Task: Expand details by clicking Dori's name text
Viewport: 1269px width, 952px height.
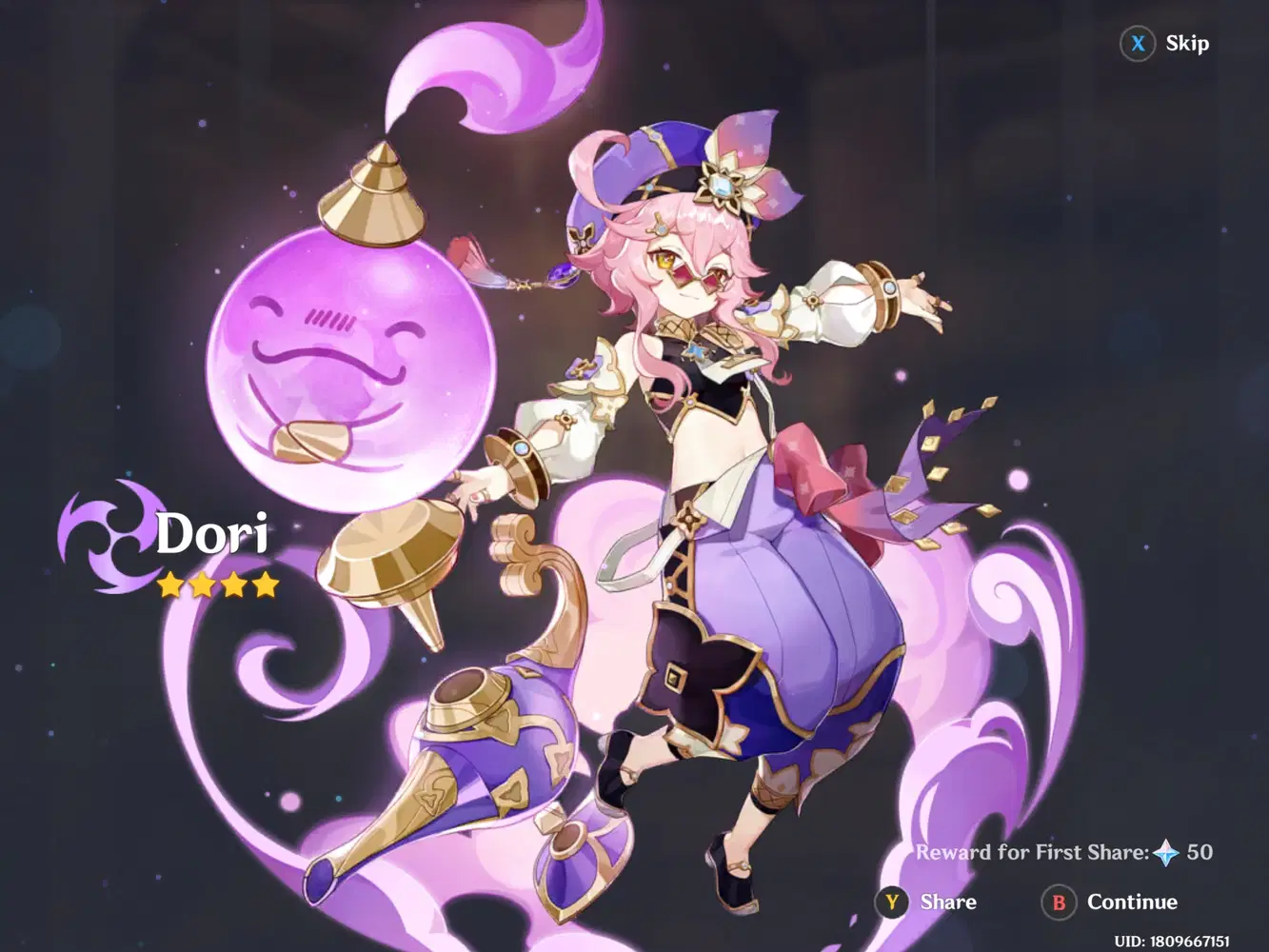Action: coord(211,535)
